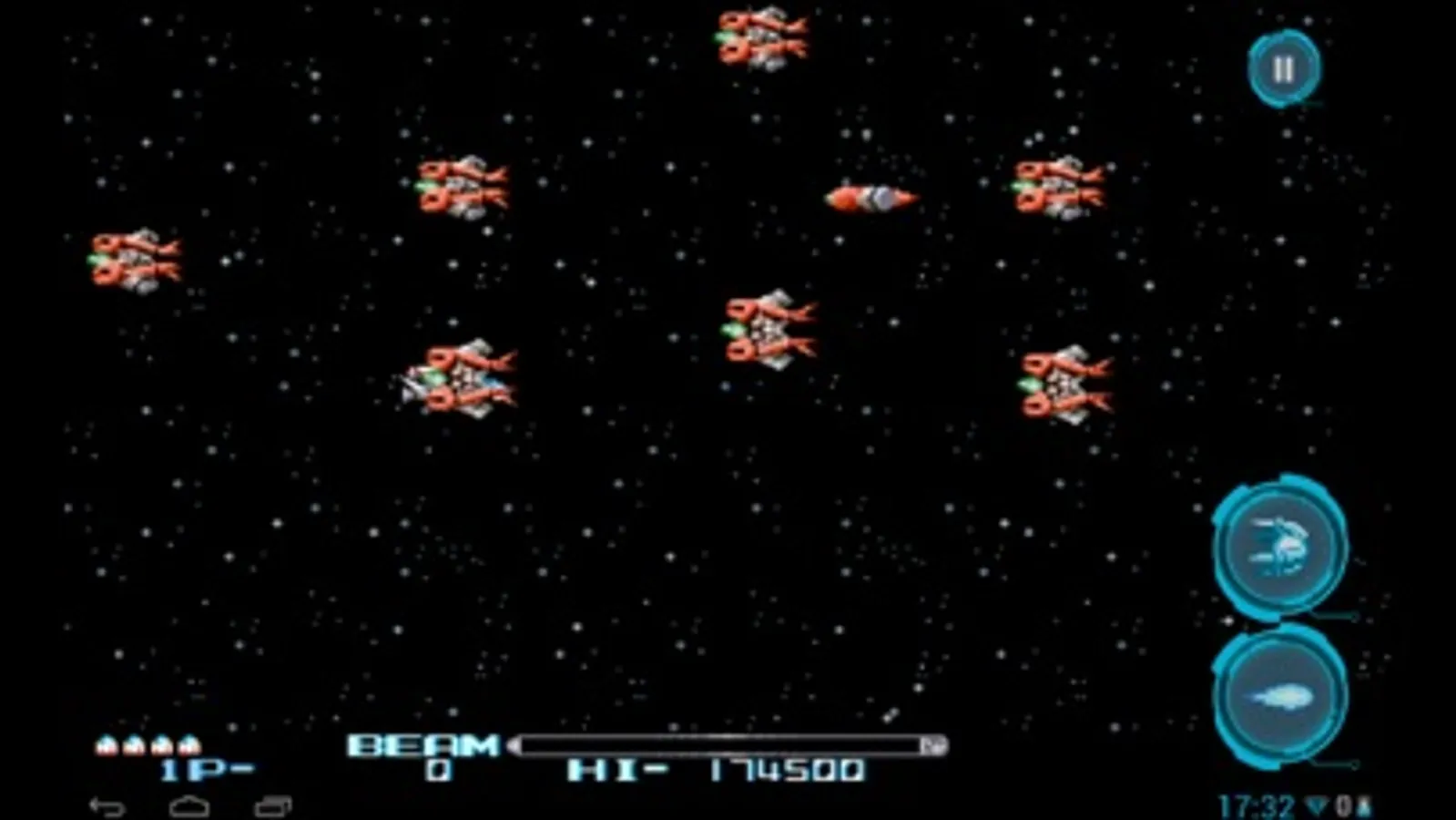Open the notification shade clock area
The height and width of the screenshot is (820, 1456).
tap(1259, 805)
